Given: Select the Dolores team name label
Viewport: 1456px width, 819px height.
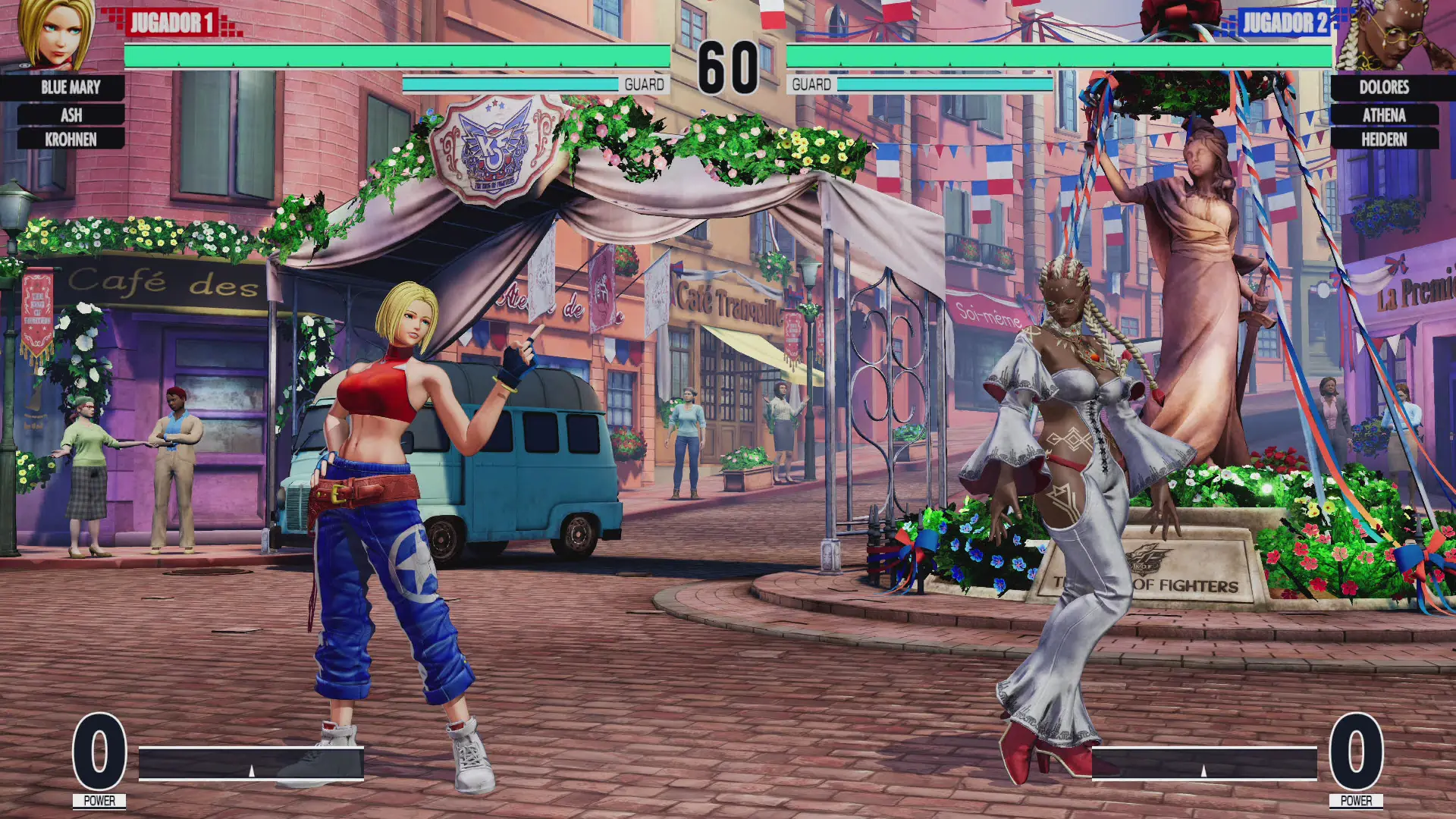Looking at the screenshot, I should [x=1384, y=87].
